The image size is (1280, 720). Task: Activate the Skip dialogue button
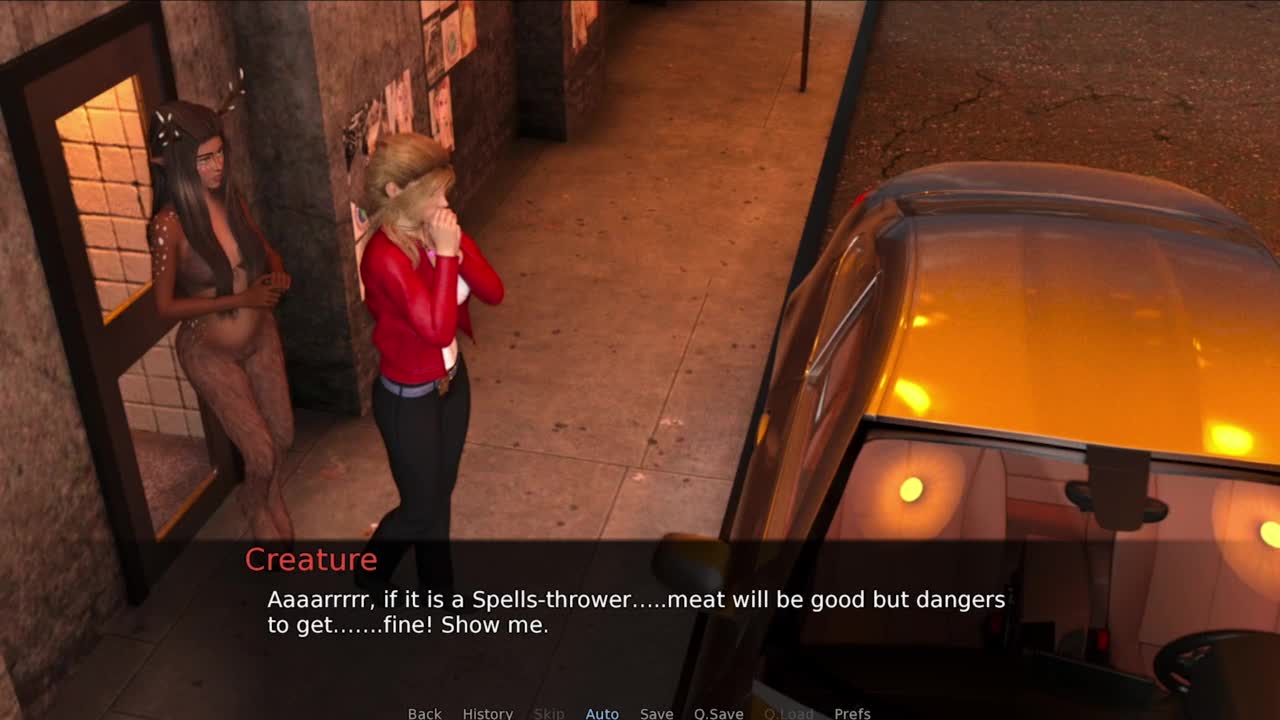pos(549,713)
